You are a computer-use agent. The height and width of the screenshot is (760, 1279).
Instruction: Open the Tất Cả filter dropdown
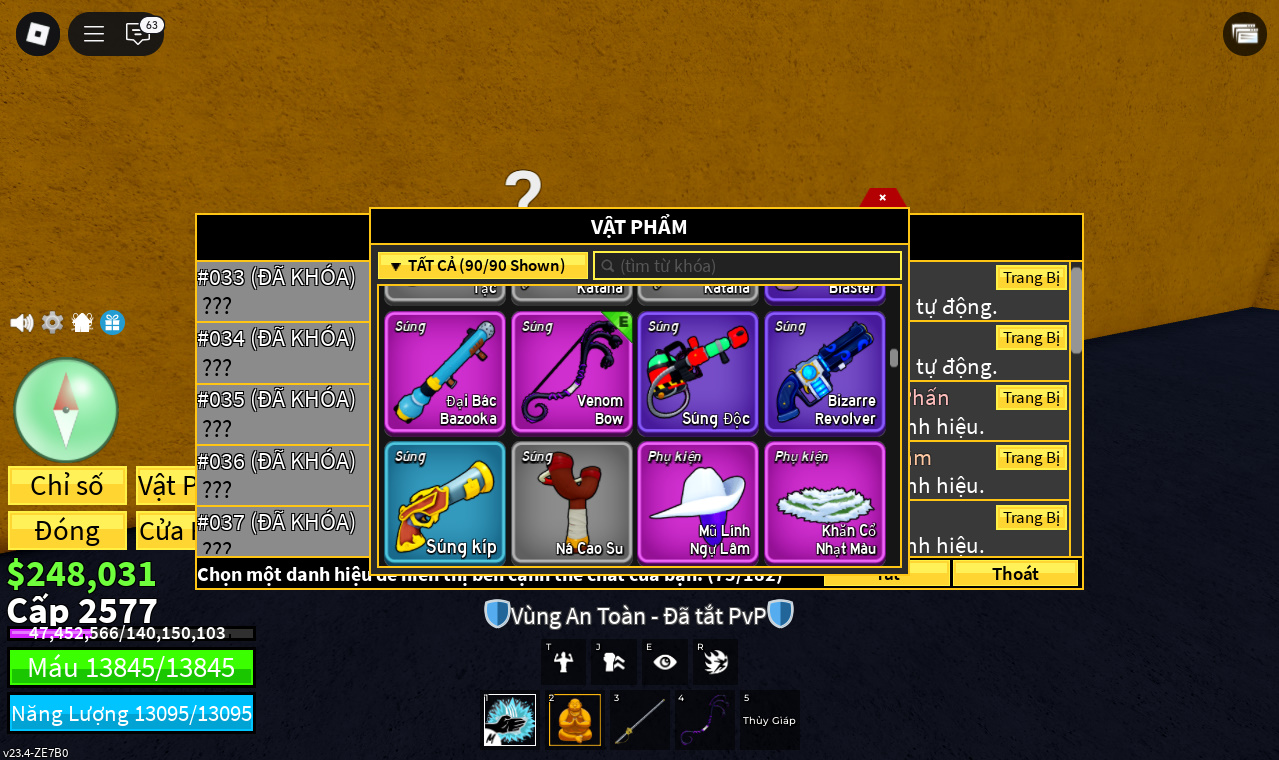click(x=483, y=266)
